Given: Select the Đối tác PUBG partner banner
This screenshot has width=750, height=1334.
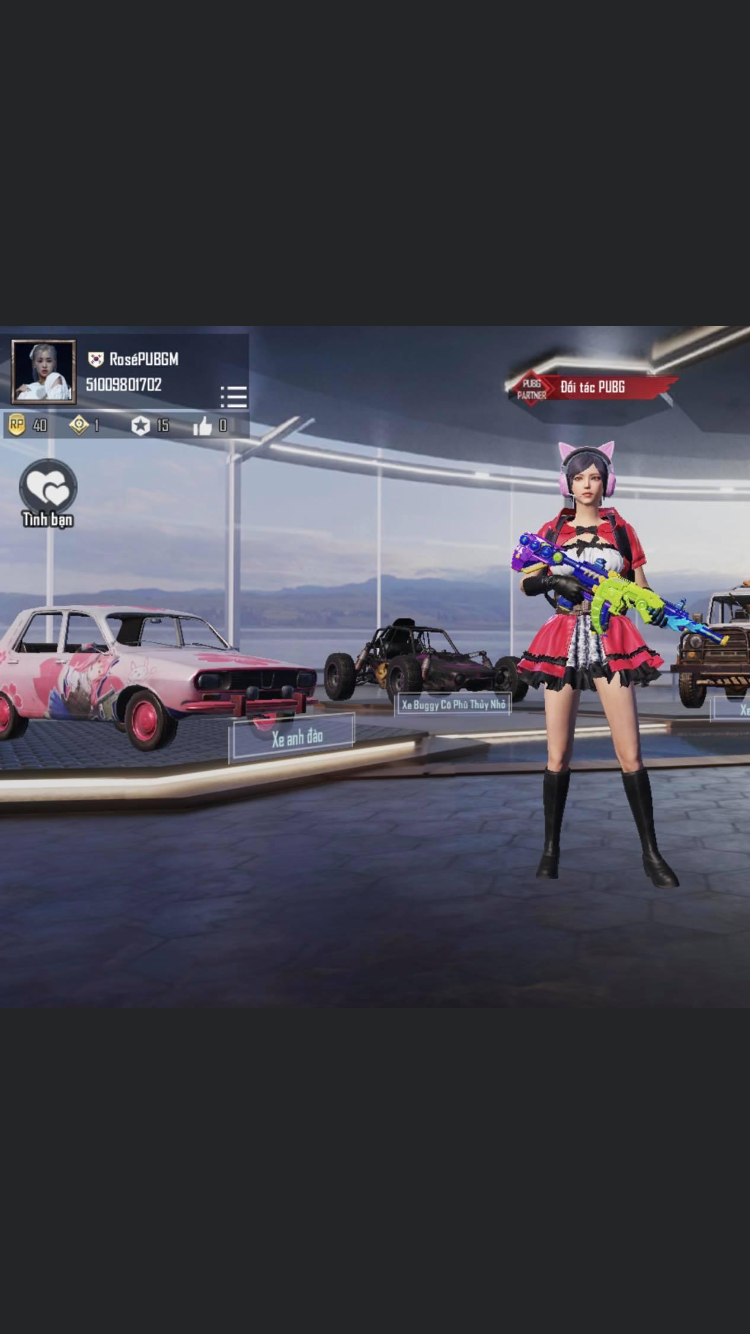Looking at the screenshot, I should (593, 387).
